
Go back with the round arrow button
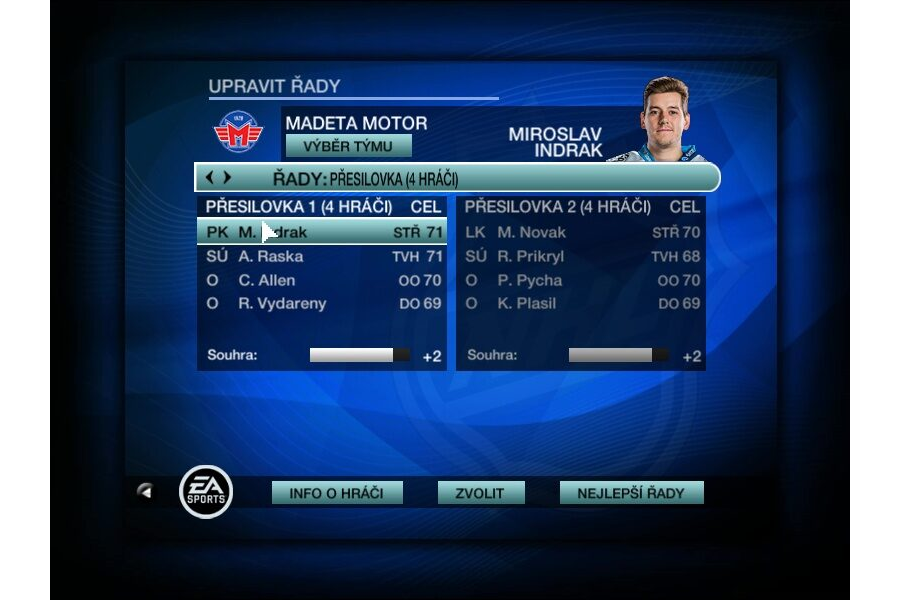click(146, 491)
